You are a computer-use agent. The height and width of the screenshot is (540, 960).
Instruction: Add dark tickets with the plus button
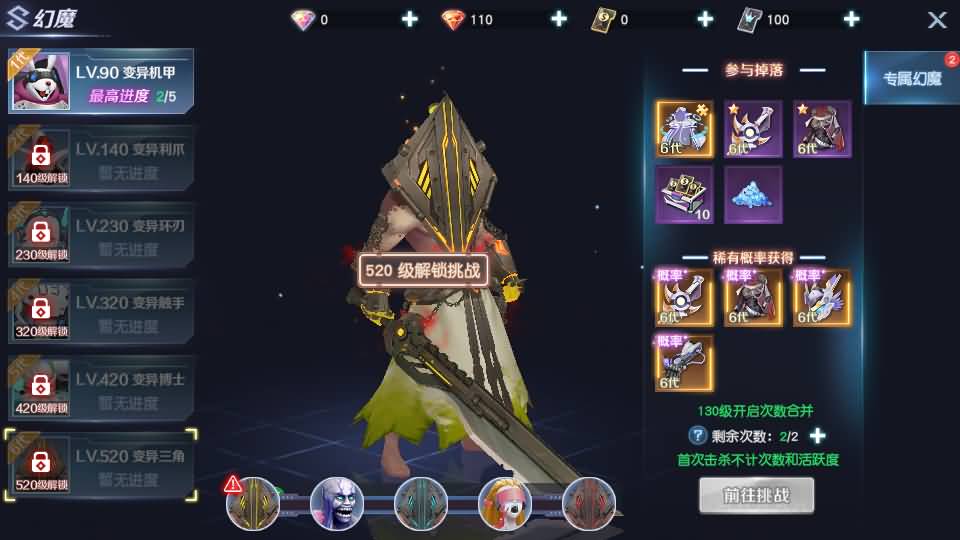705,20
